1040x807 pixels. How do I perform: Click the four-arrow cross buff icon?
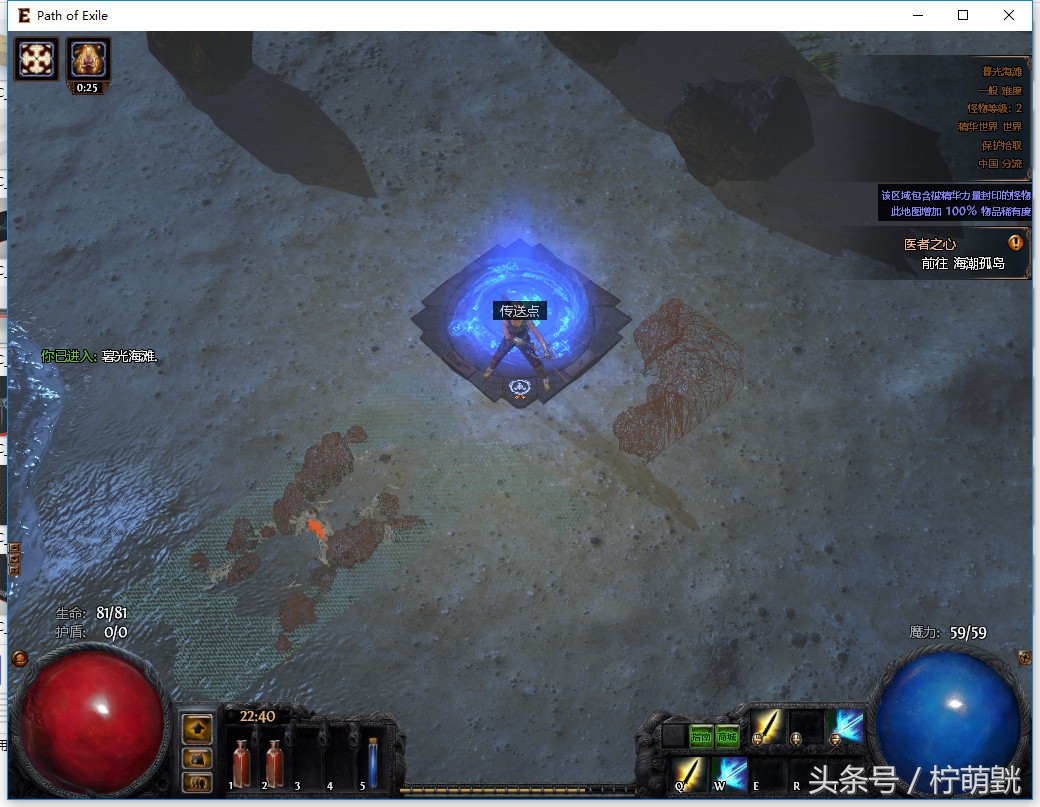pos(39,59)
